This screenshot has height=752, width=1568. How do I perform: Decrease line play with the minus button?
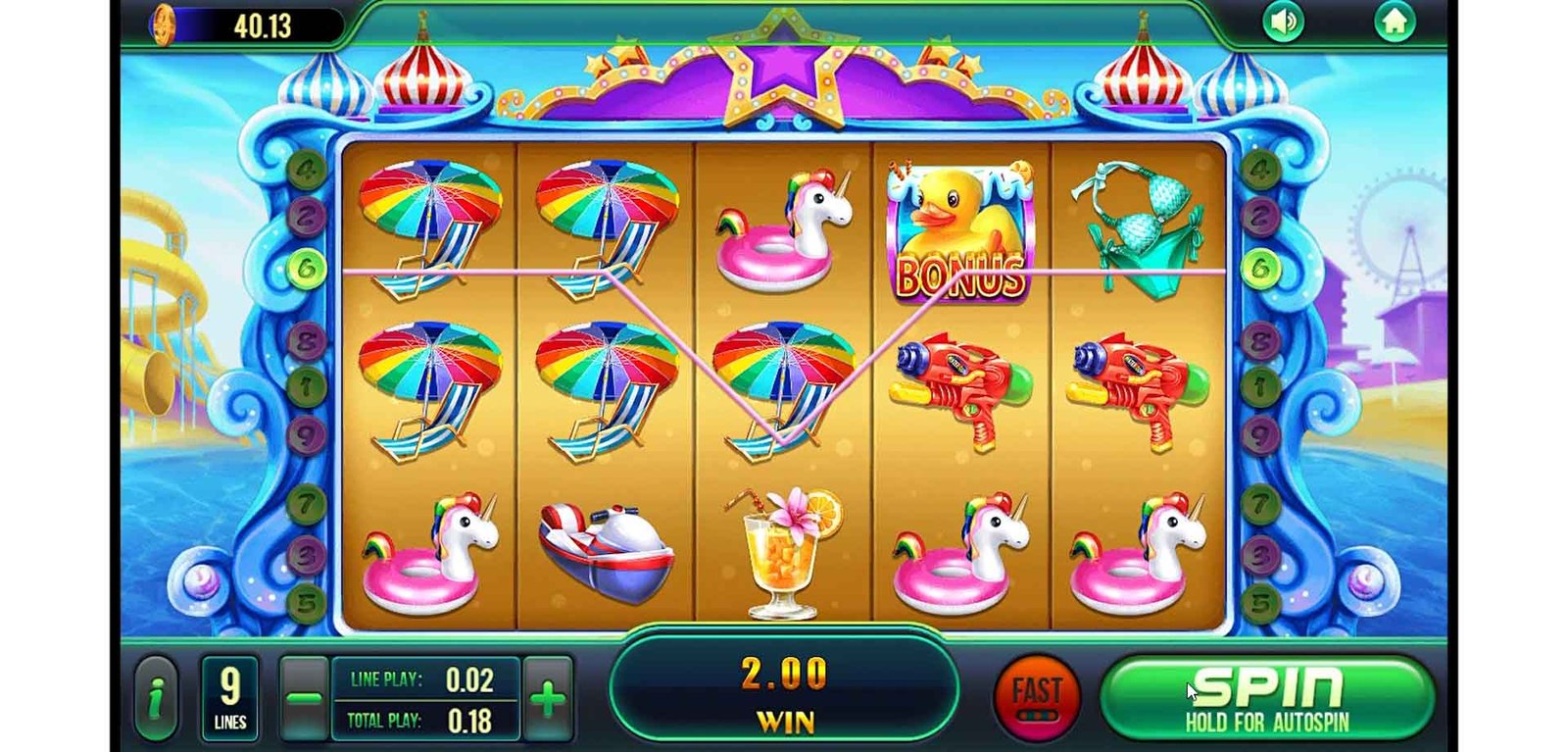[304, 699]
